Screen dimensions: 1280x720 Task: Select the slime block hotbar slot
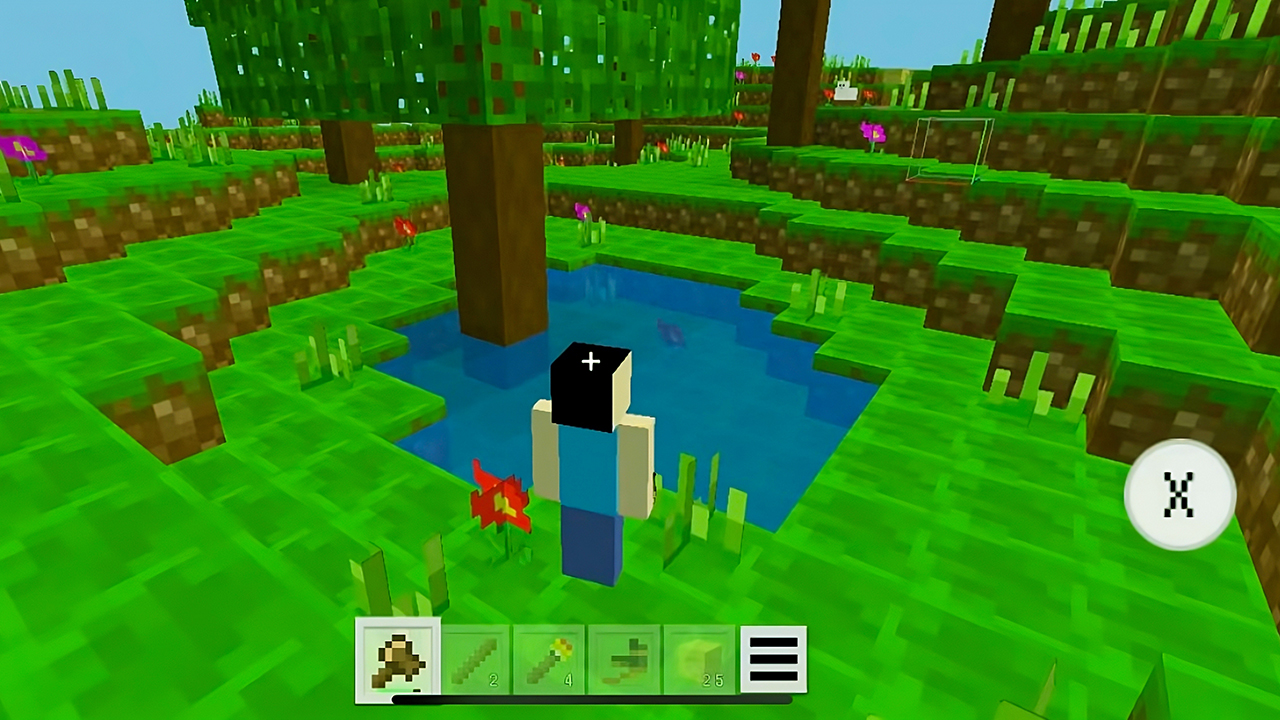pos(698,658)
